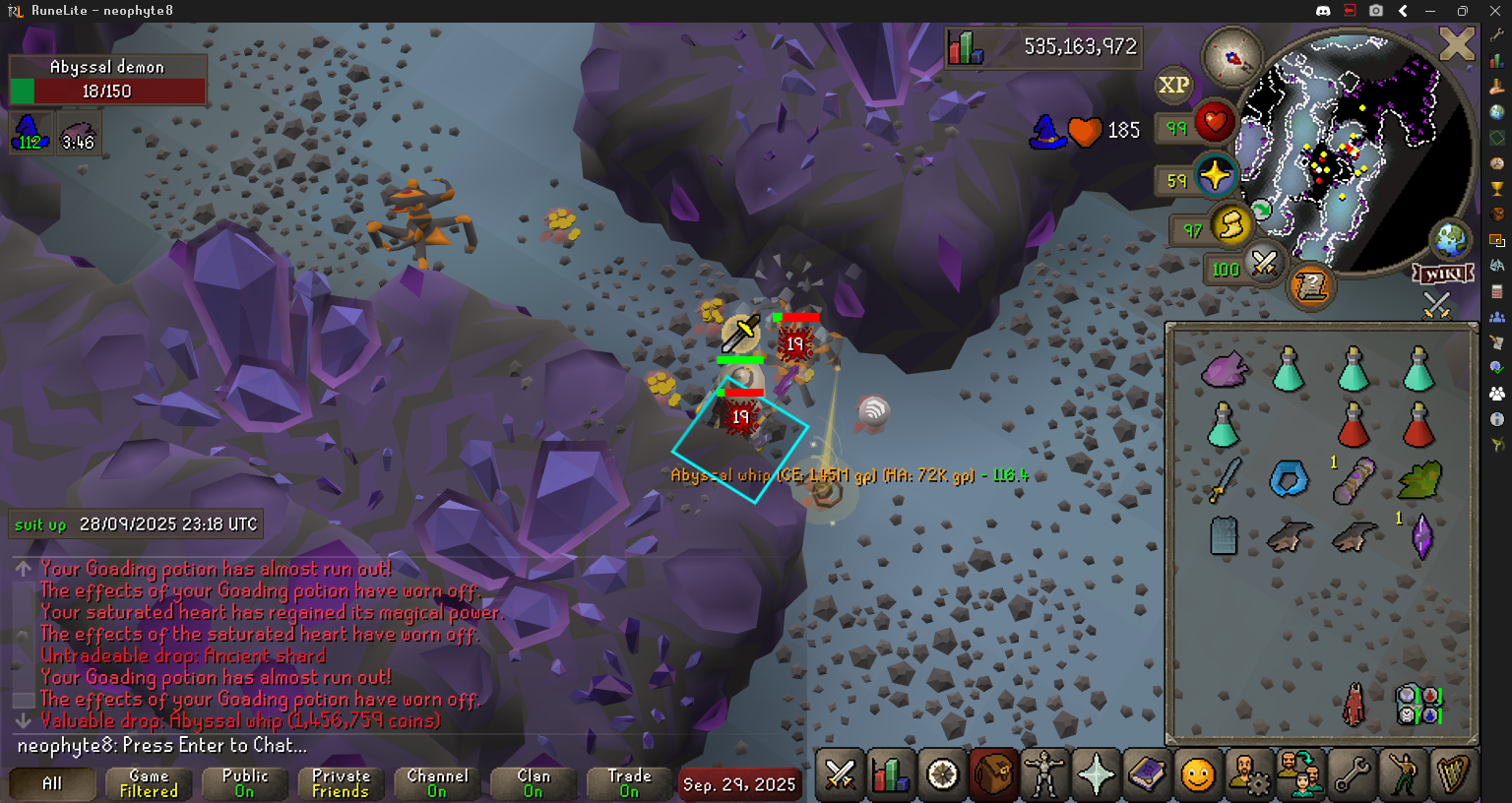
Task: Open the Combat Options tab
Action: click(x=840, y=774)
